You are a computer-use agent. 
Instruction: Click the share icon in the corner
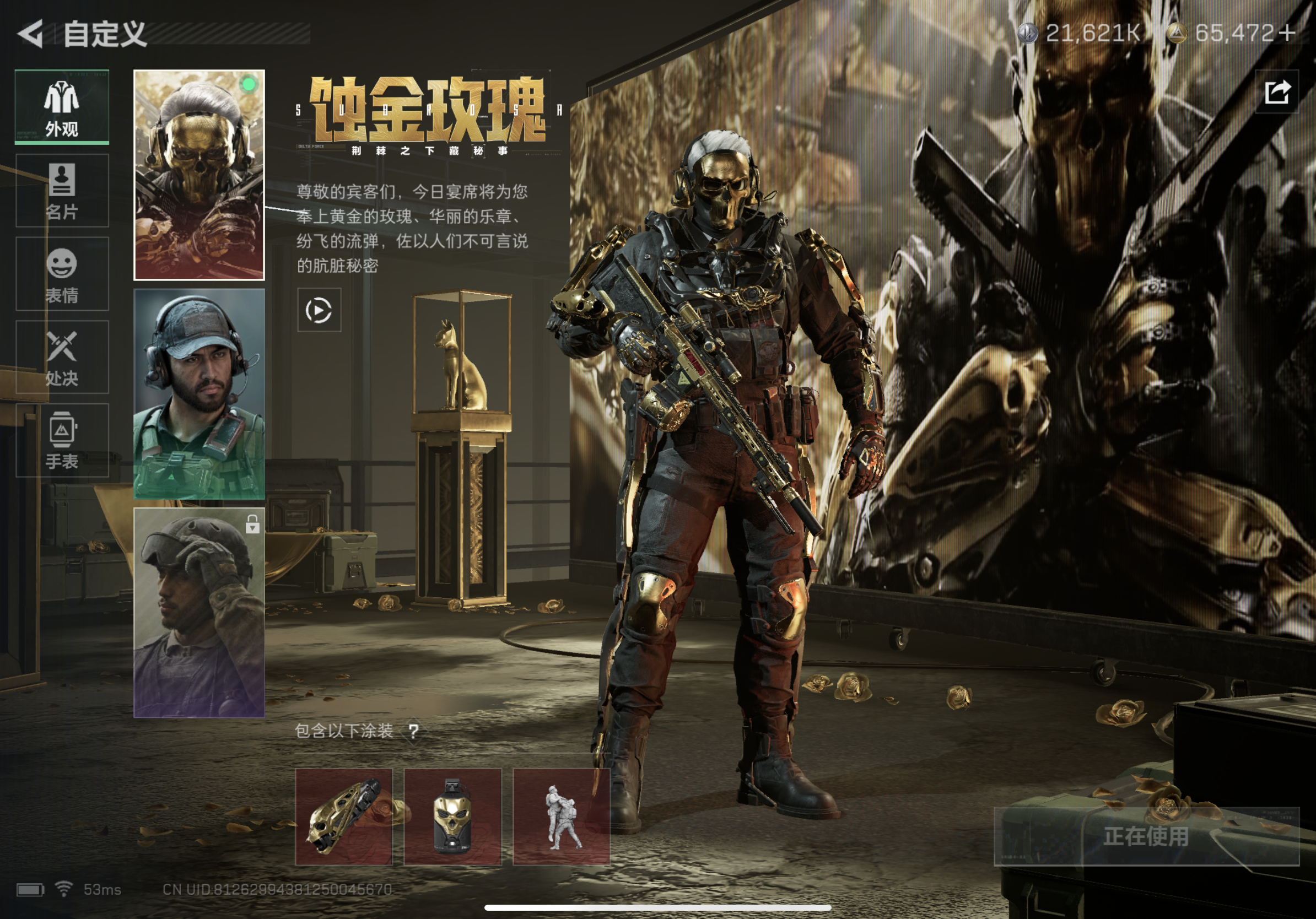(1276, 91)
